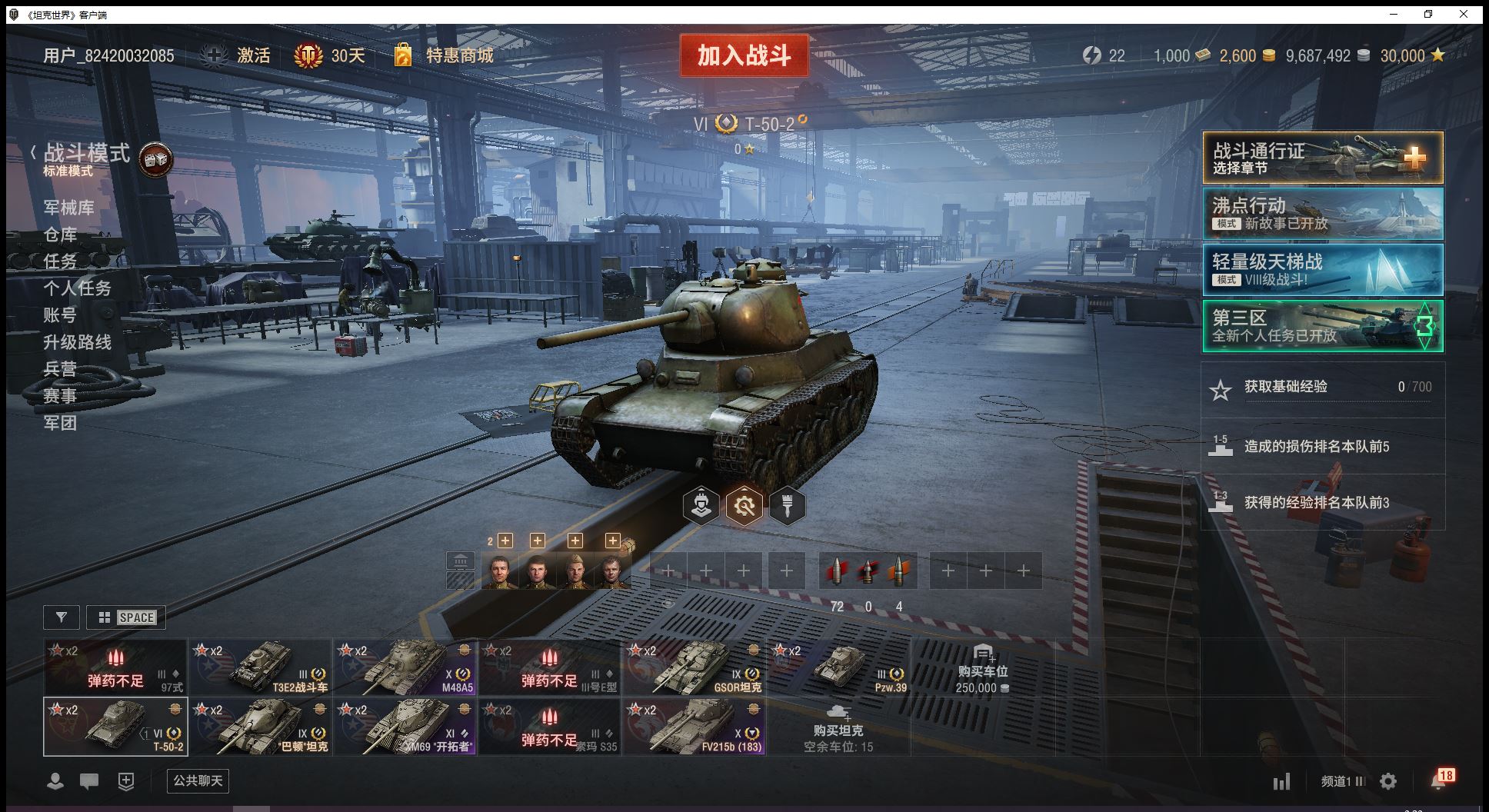This screenshot has height=812, width=1489.
Task: Select the FV215b (183) tank
Action: click(695, 727)
